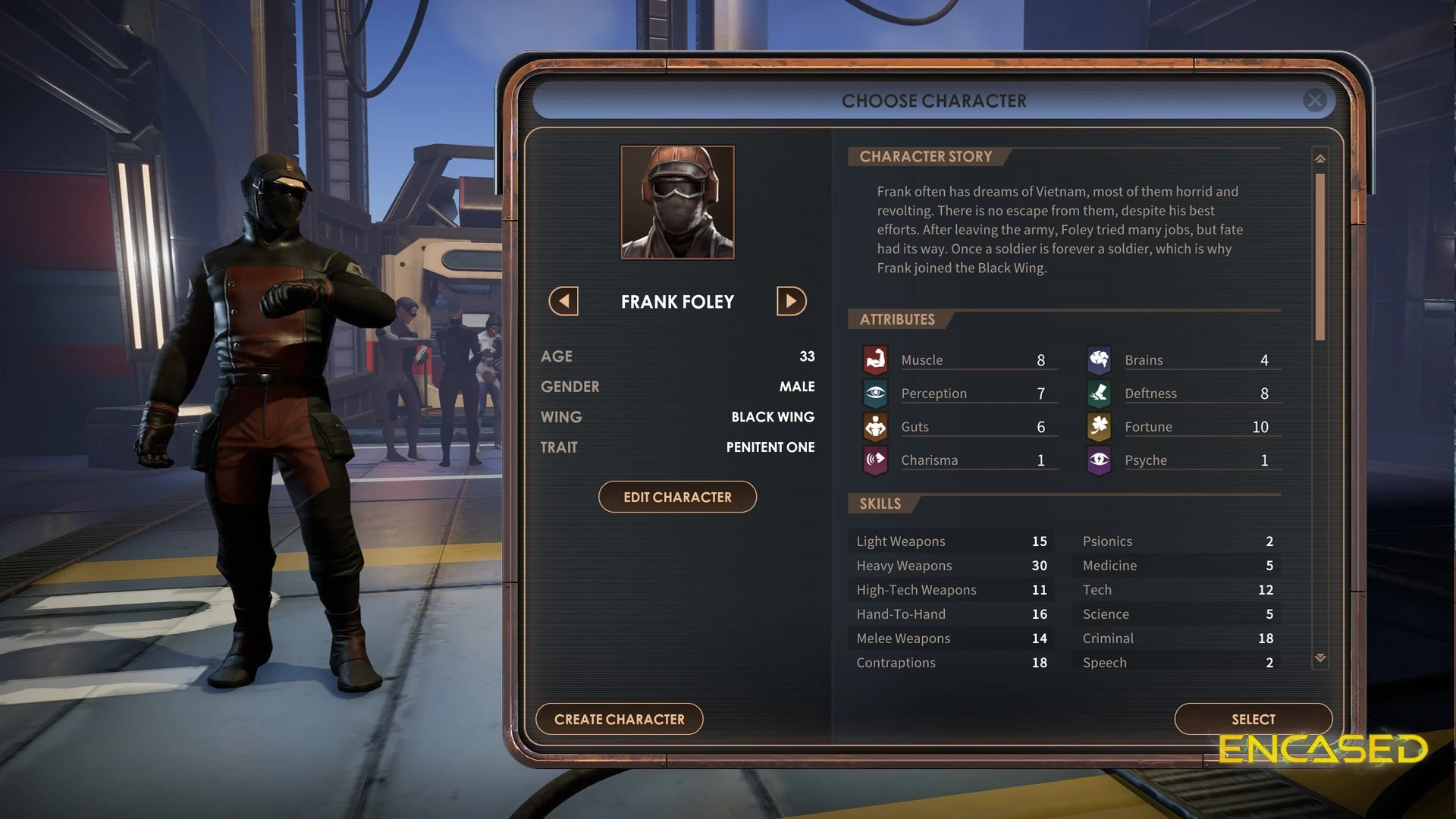Click the Brains attribute icon
Image resolution: width=1456 pixels, height=819 pixels.
pos(1099,359)
